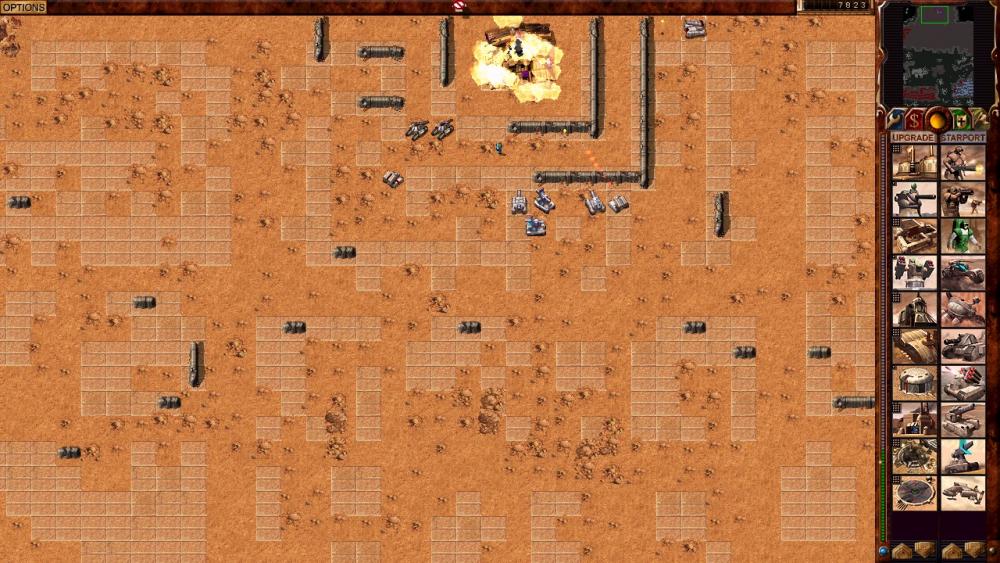
Task: Build the flying aircraft unit
Action: pyautogui.click(x=963, y=494)
